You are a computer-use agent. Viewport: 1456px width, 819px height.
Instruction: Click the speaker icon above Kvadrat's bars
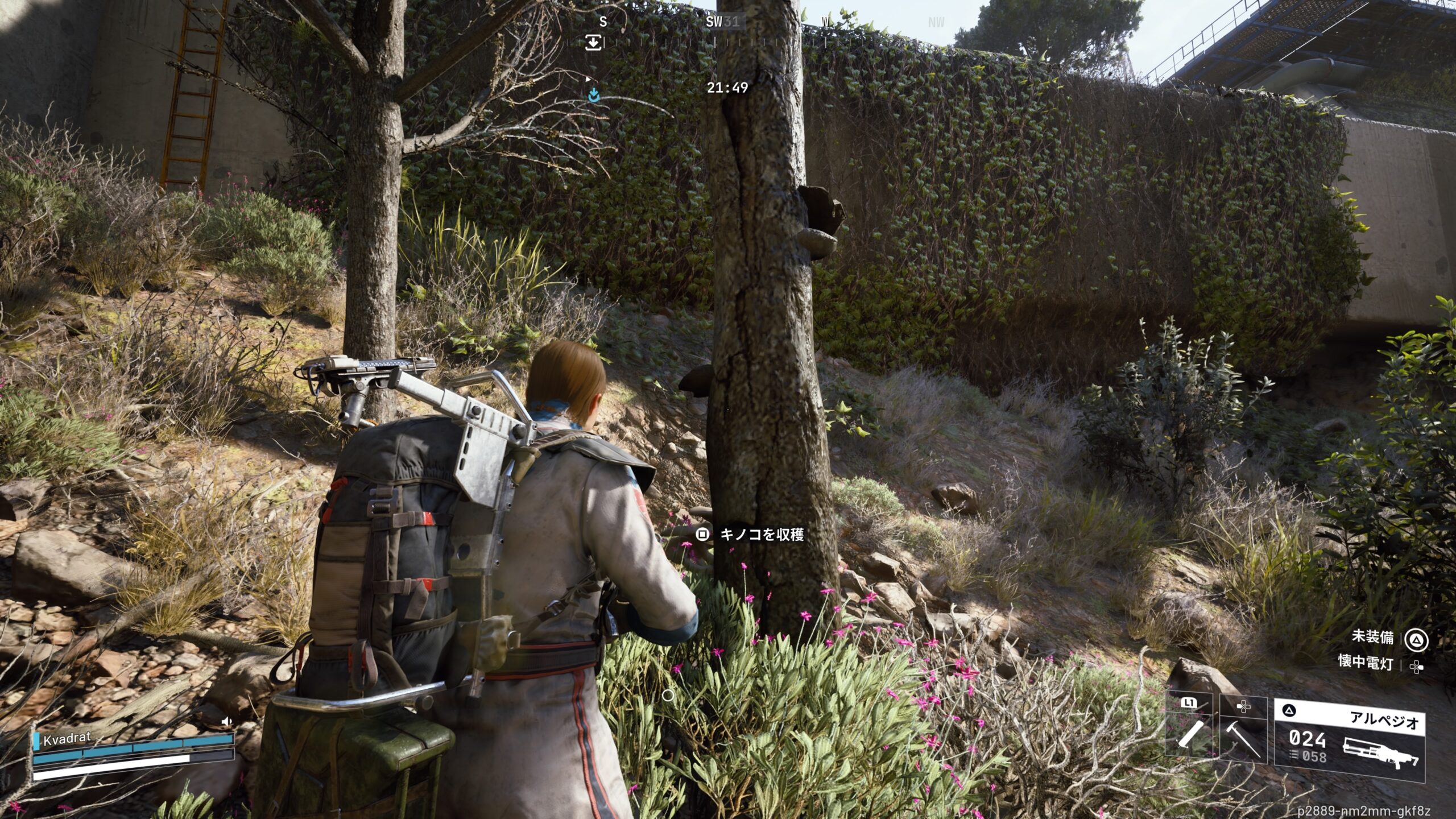pyautogui.click(x=226, y=722)
